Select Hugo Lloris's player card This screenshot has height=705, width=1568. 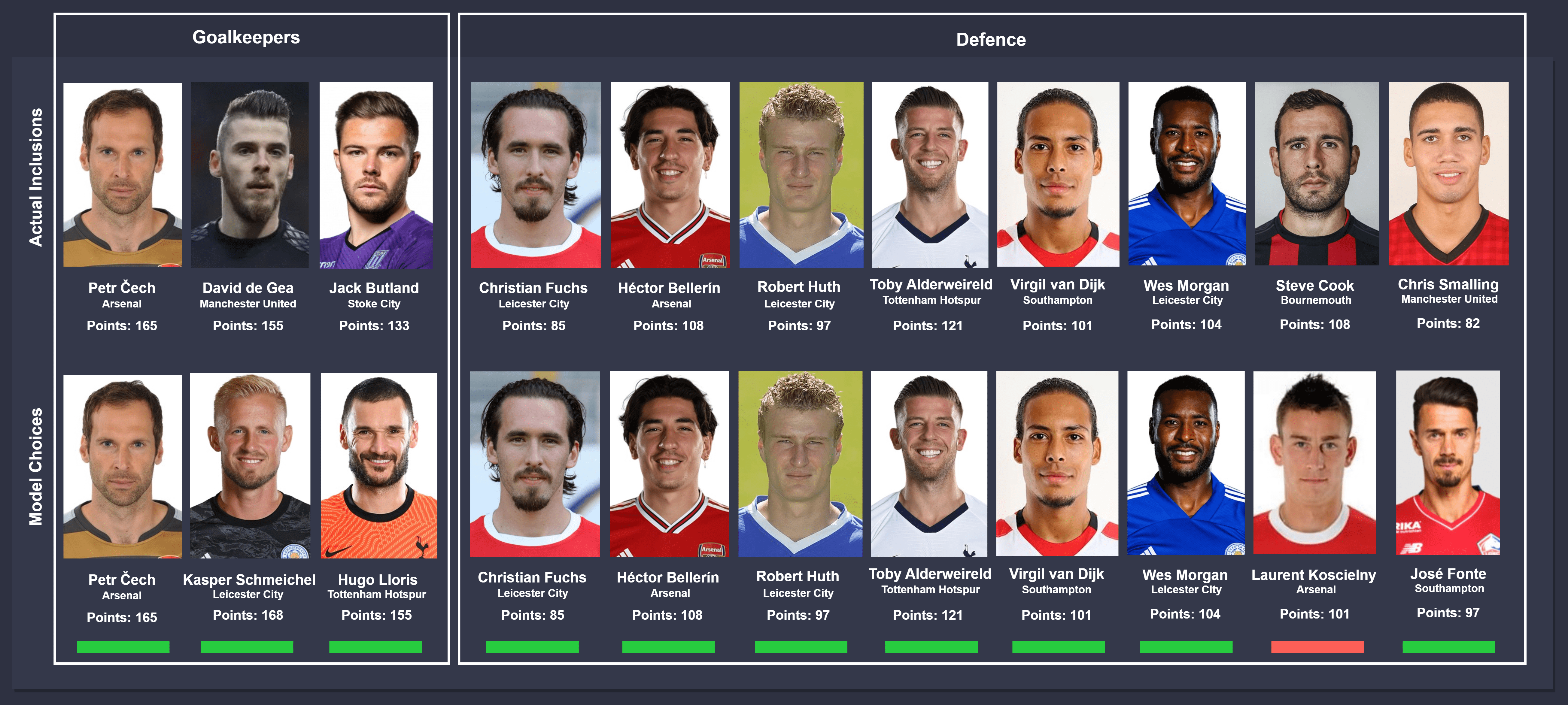pos(378,465)
